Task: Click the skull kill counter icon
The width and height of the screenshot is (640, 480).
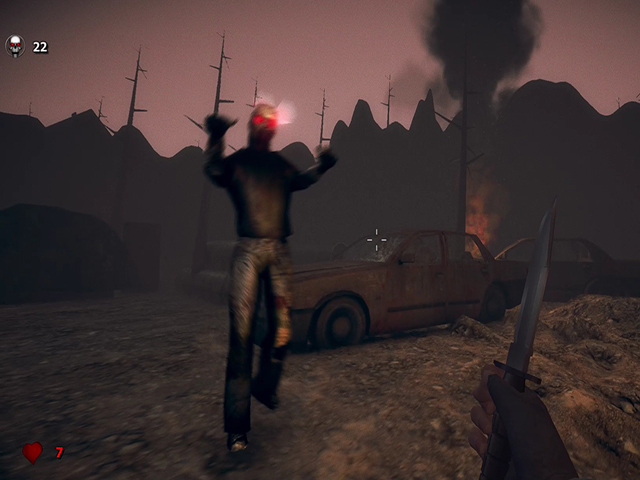Action: 15,45
